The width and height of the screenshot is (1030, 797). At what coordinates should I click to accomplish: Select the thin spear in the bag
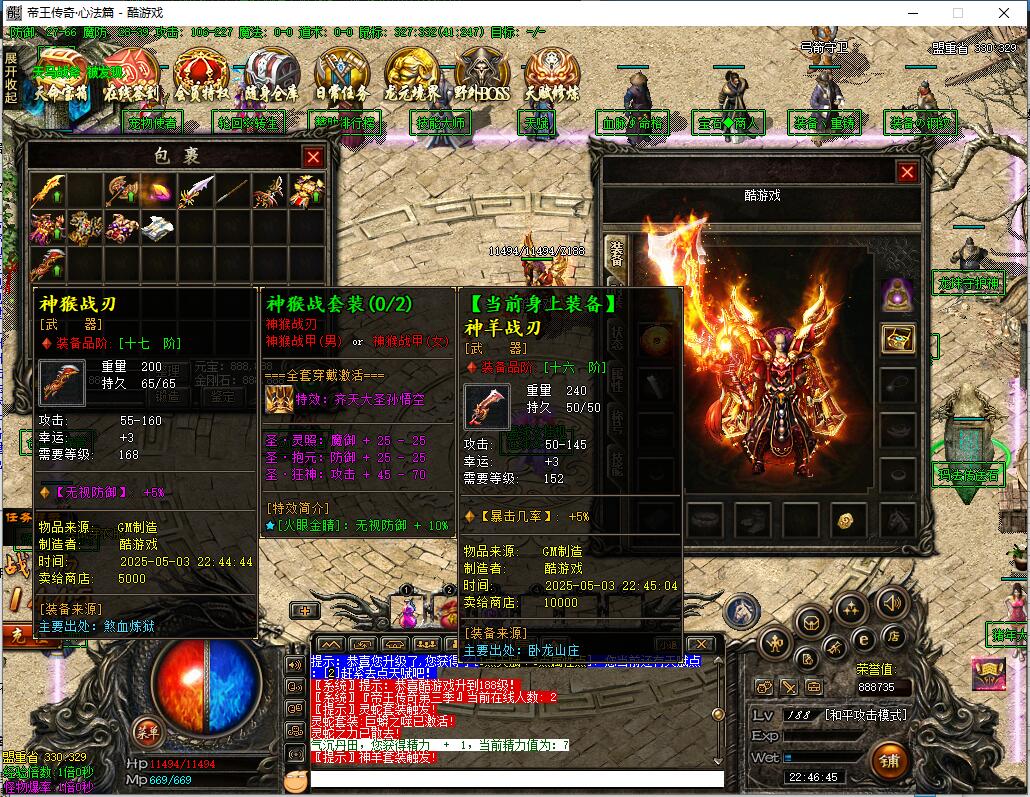point(233,190)
